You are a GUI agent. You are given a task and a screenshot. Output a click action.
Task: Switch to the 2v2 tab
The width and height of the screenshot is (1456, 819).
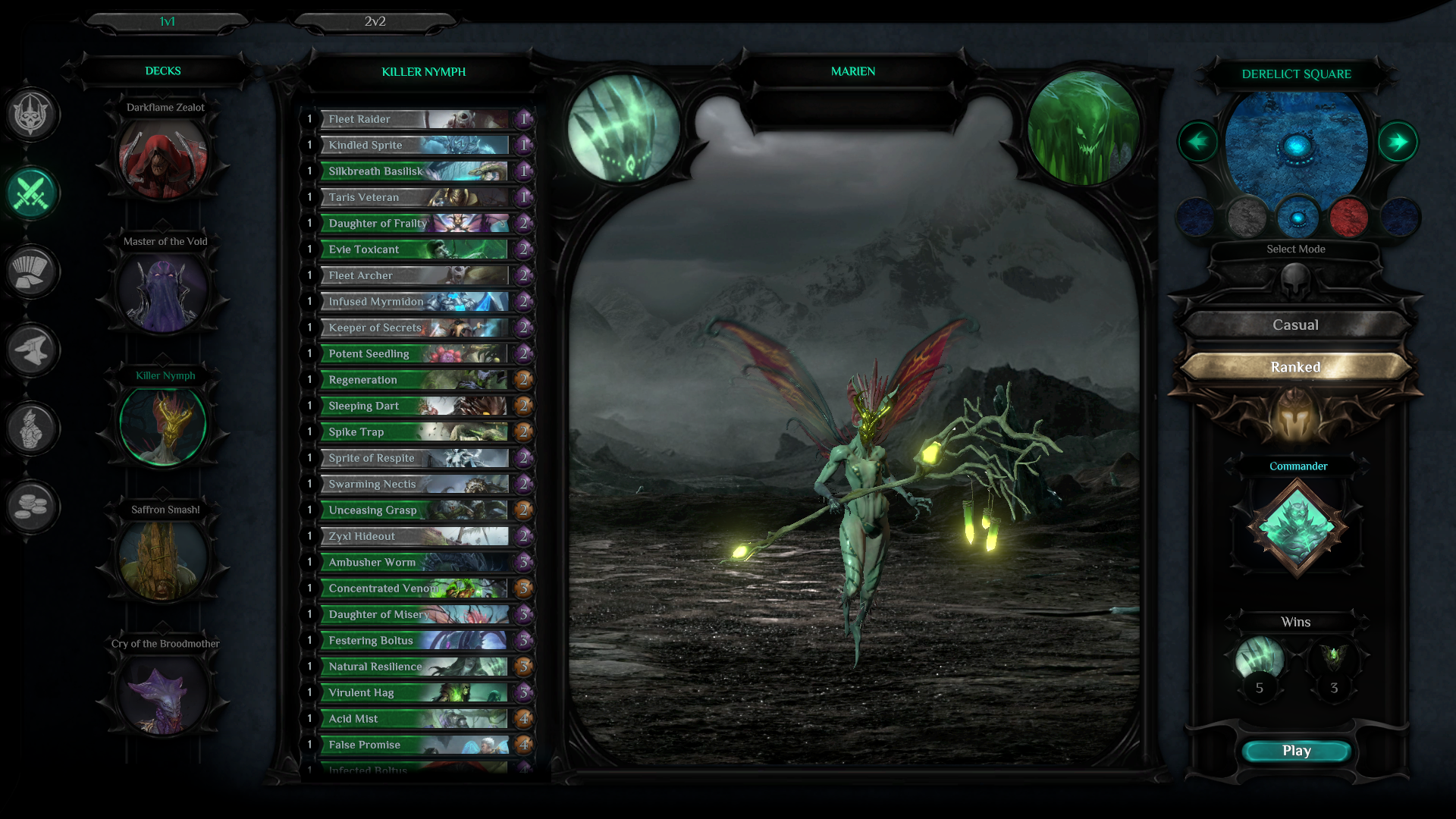pyautogui.click(x=375, y=22)
